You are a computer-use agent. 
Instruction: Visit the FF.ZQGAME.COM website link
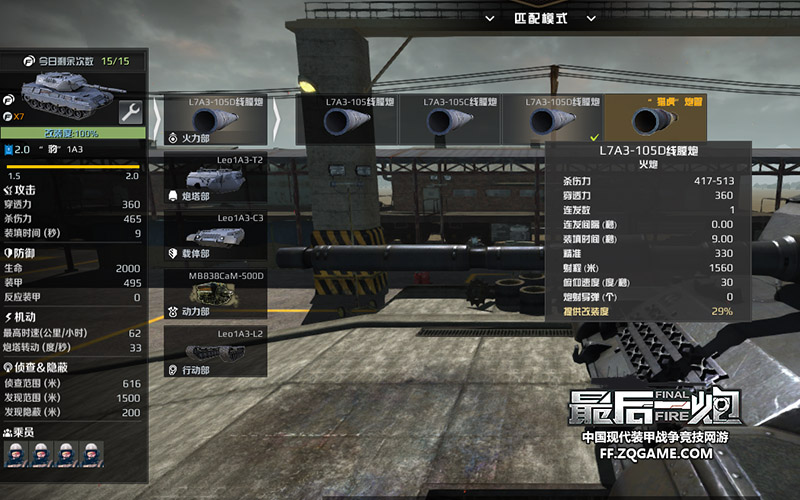[x=655, y=453]
